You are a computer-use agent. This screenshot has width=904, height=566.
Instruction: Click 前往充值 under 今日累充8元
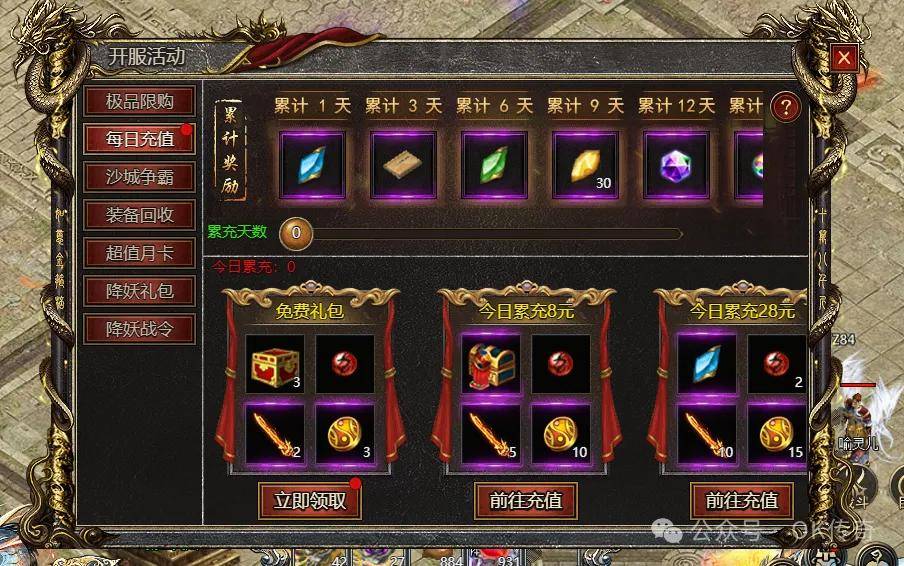(x=526, y=500)
